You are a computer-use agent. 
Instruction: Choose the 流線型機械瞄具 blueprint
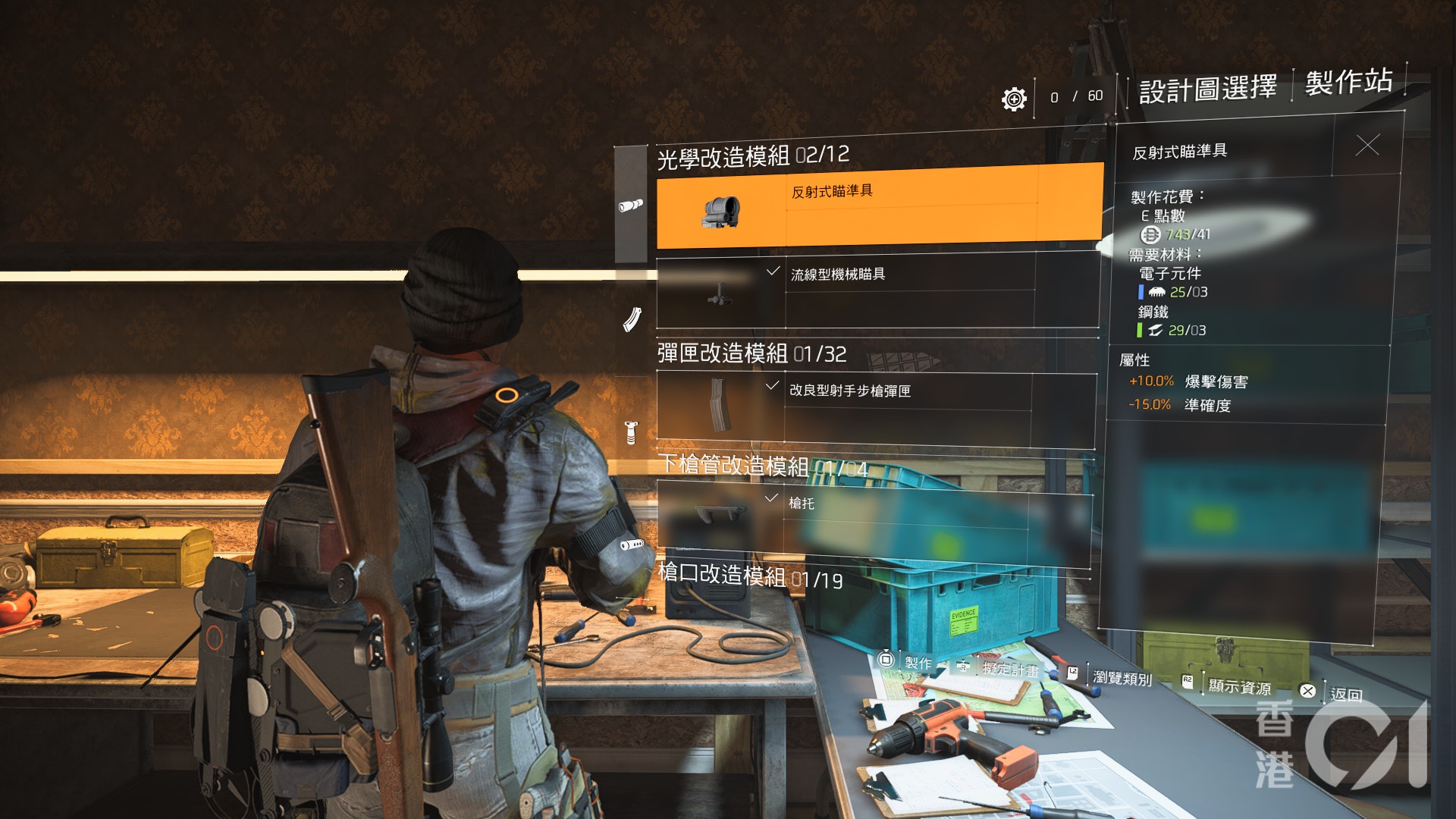tap(877, 291)
